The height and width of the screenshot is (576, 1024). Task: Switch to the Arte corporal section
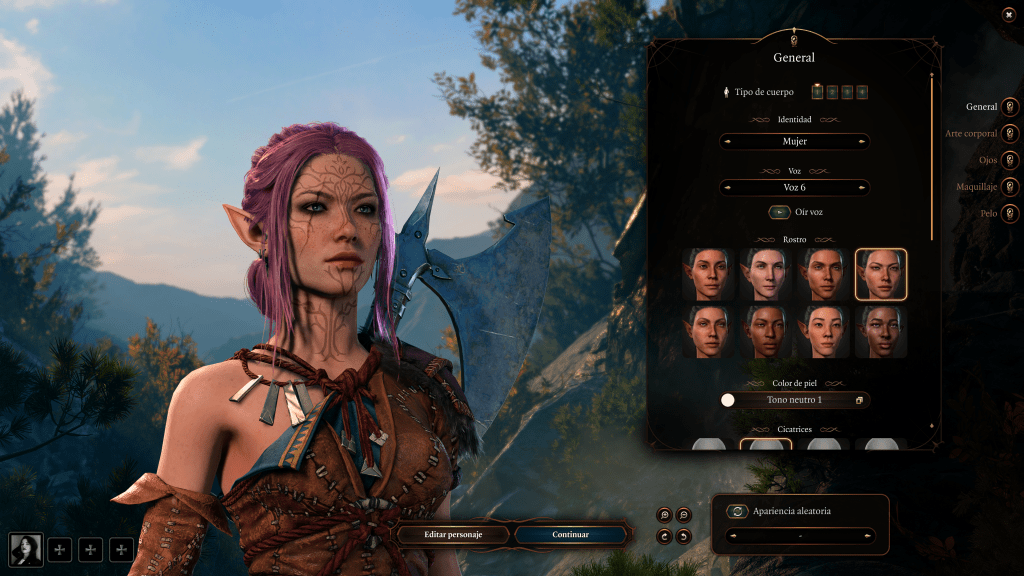click(1011, 134)
